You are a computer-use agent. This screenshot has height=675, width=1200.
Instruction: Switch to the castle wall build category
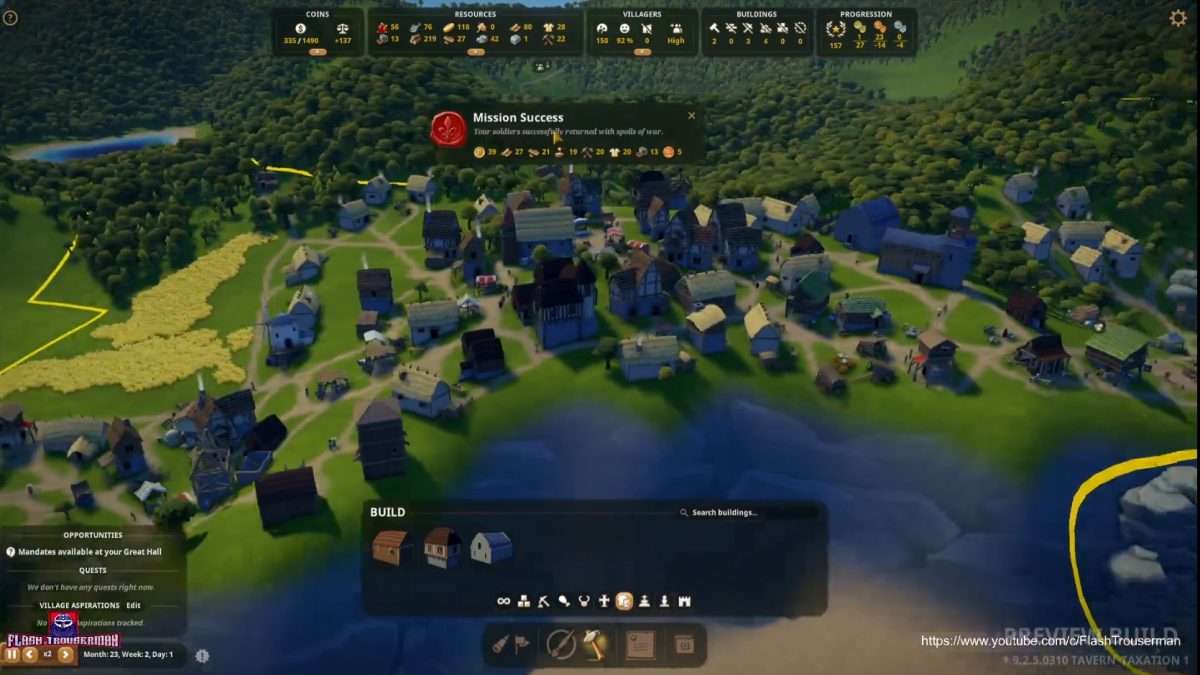(x=685, y=601)
